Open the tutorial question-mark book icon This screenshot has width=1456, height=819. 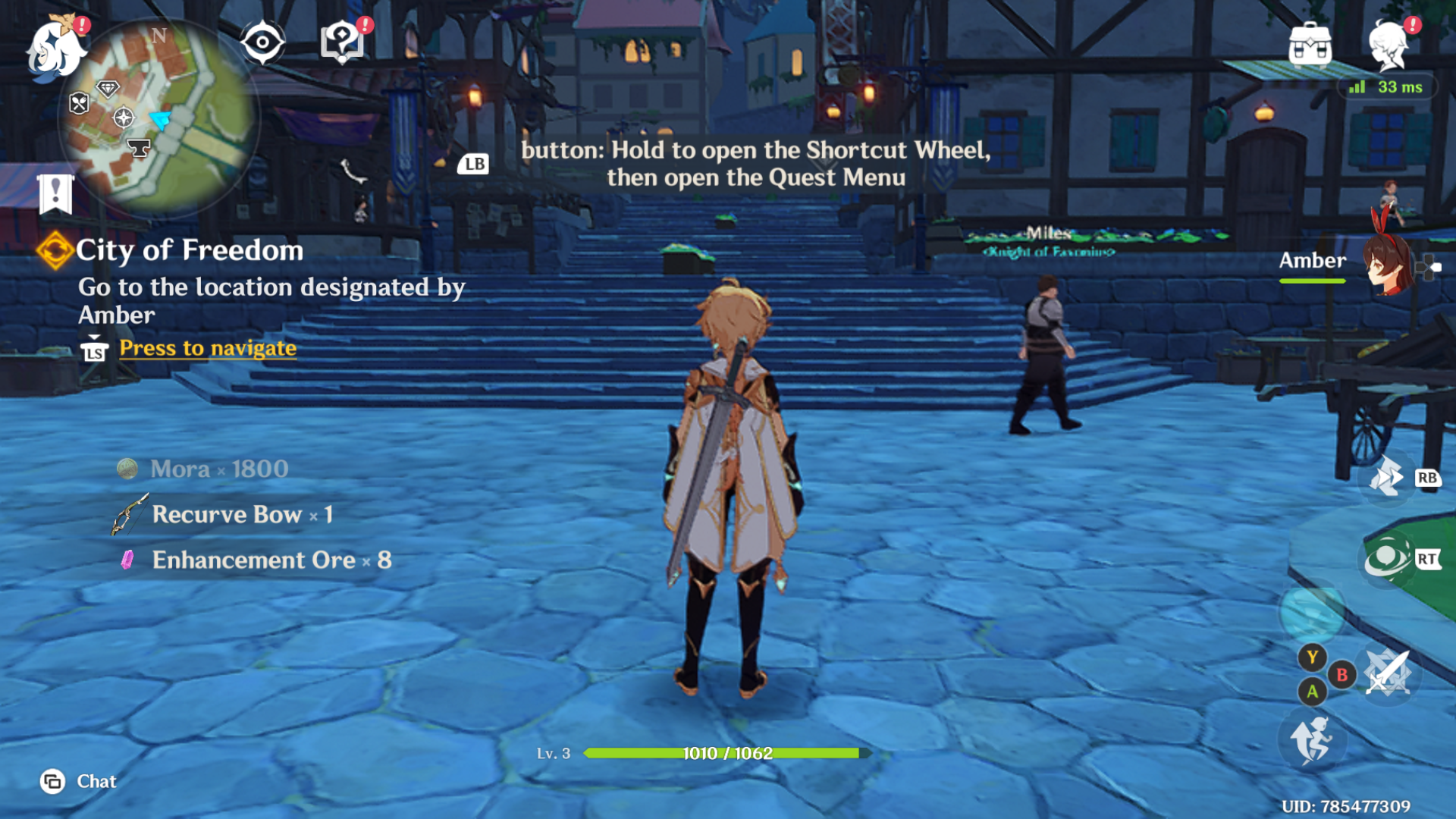coord(343,41)
